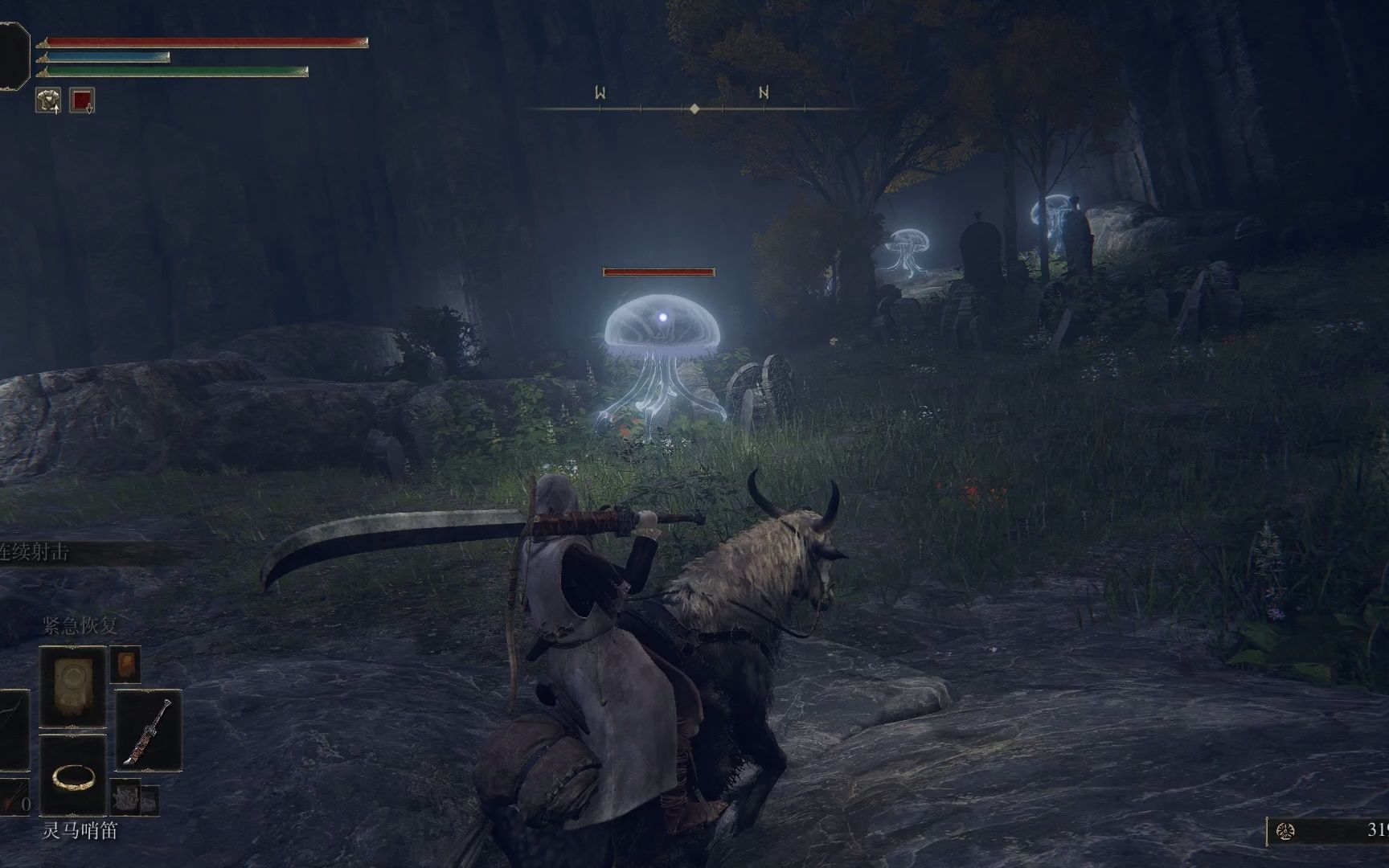Click the small grey pouch slot beside the ring
The width and height of the screenshot is (1389, 868).
[125, 797]
